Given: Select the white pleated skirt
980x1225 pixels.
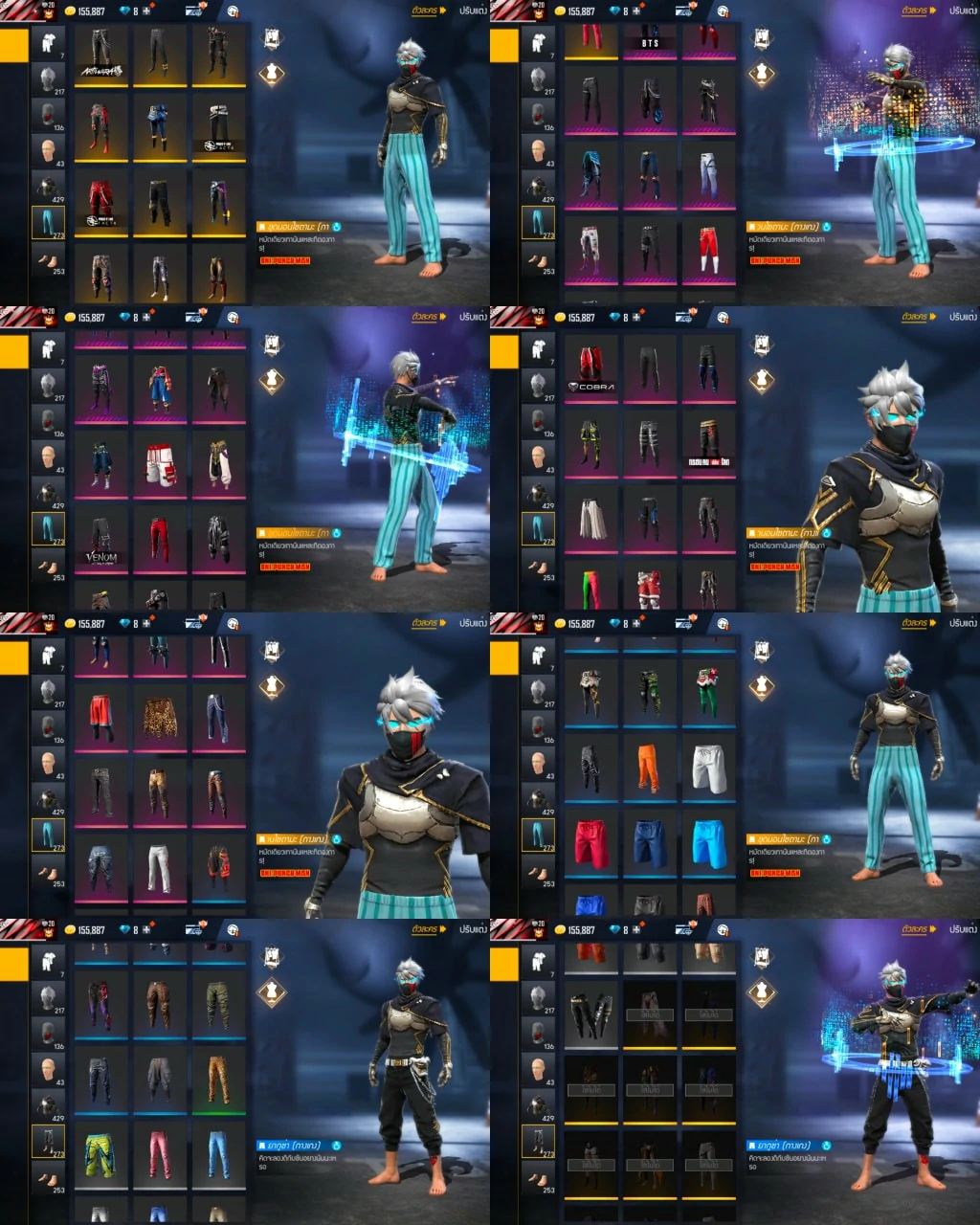Looking at the screenshot, I should tap(590, 519).
